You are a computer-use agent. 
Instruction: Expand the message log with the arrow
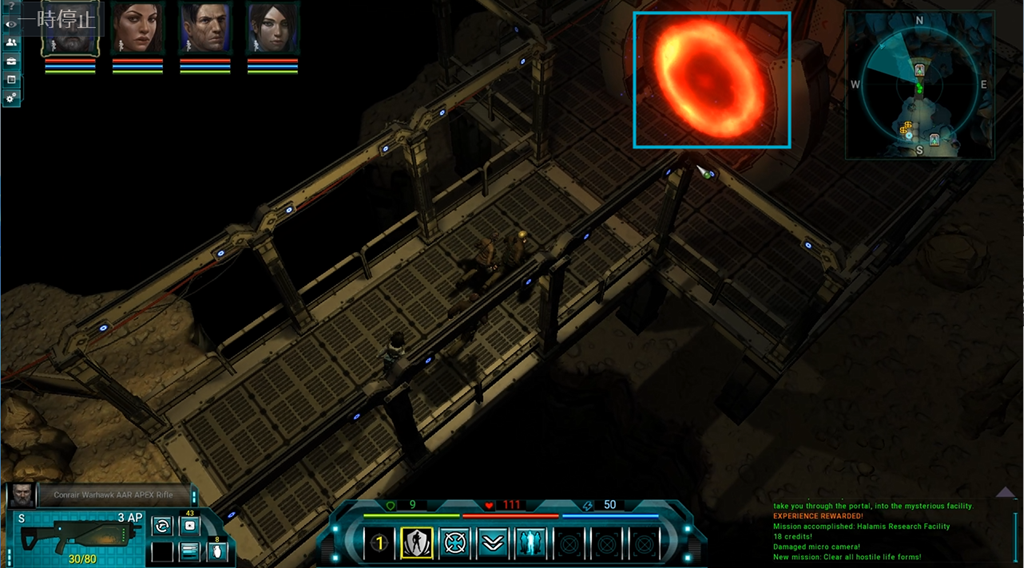1006,492
